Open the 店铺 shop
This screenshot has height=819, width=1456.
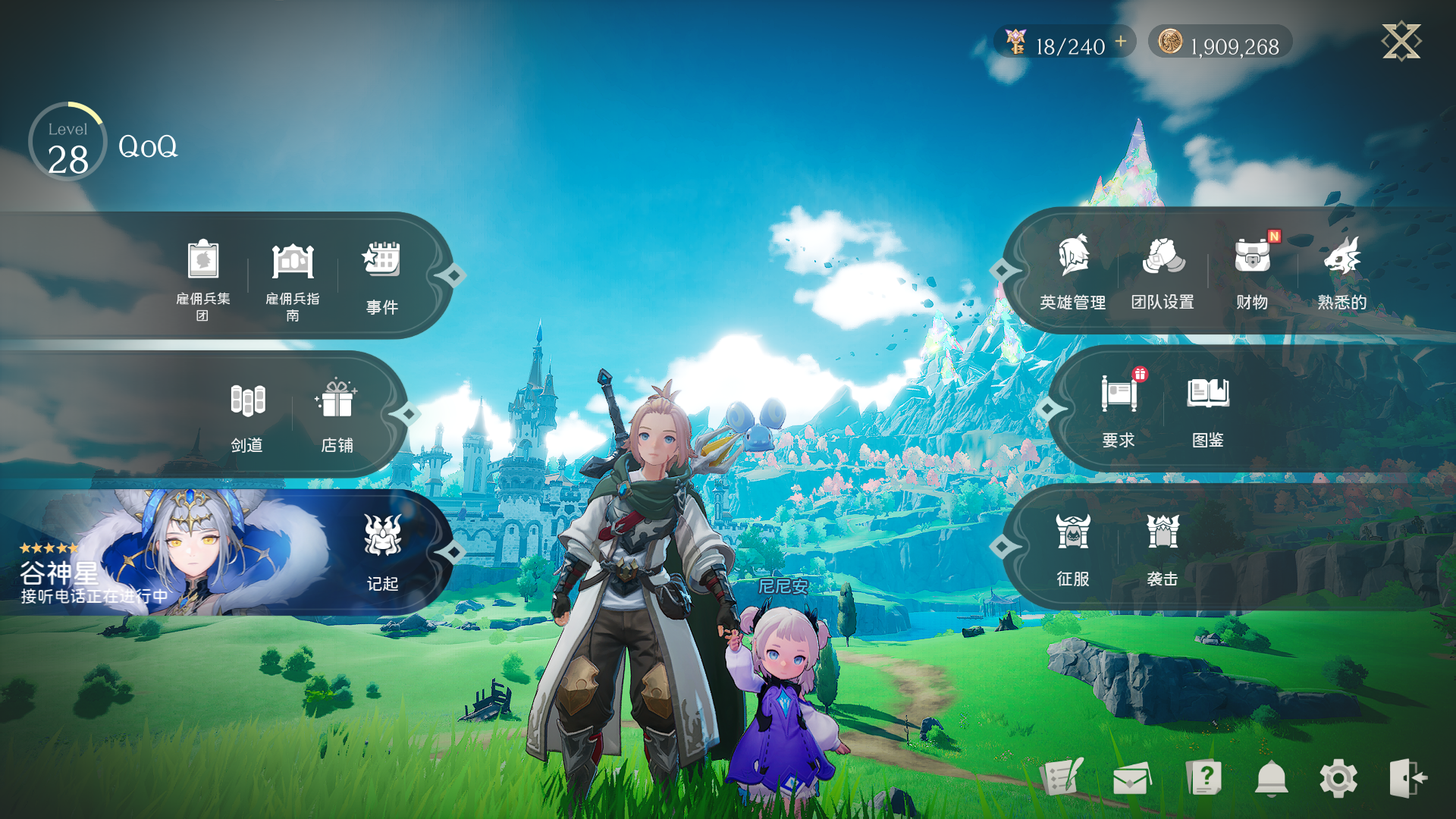tap(337, 416)
